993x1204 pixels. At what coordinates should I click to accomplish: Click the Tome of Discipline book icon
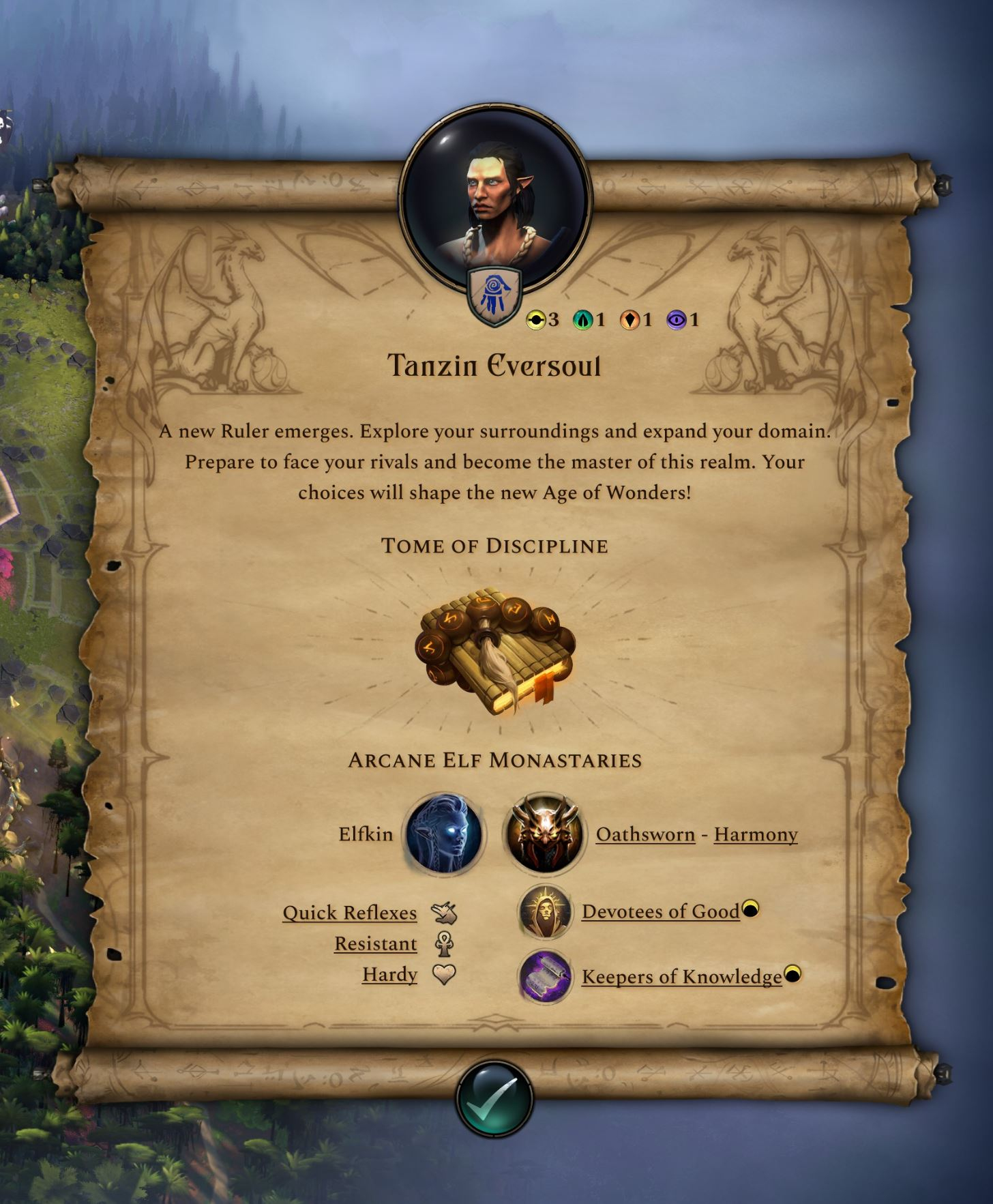[495, 651]
